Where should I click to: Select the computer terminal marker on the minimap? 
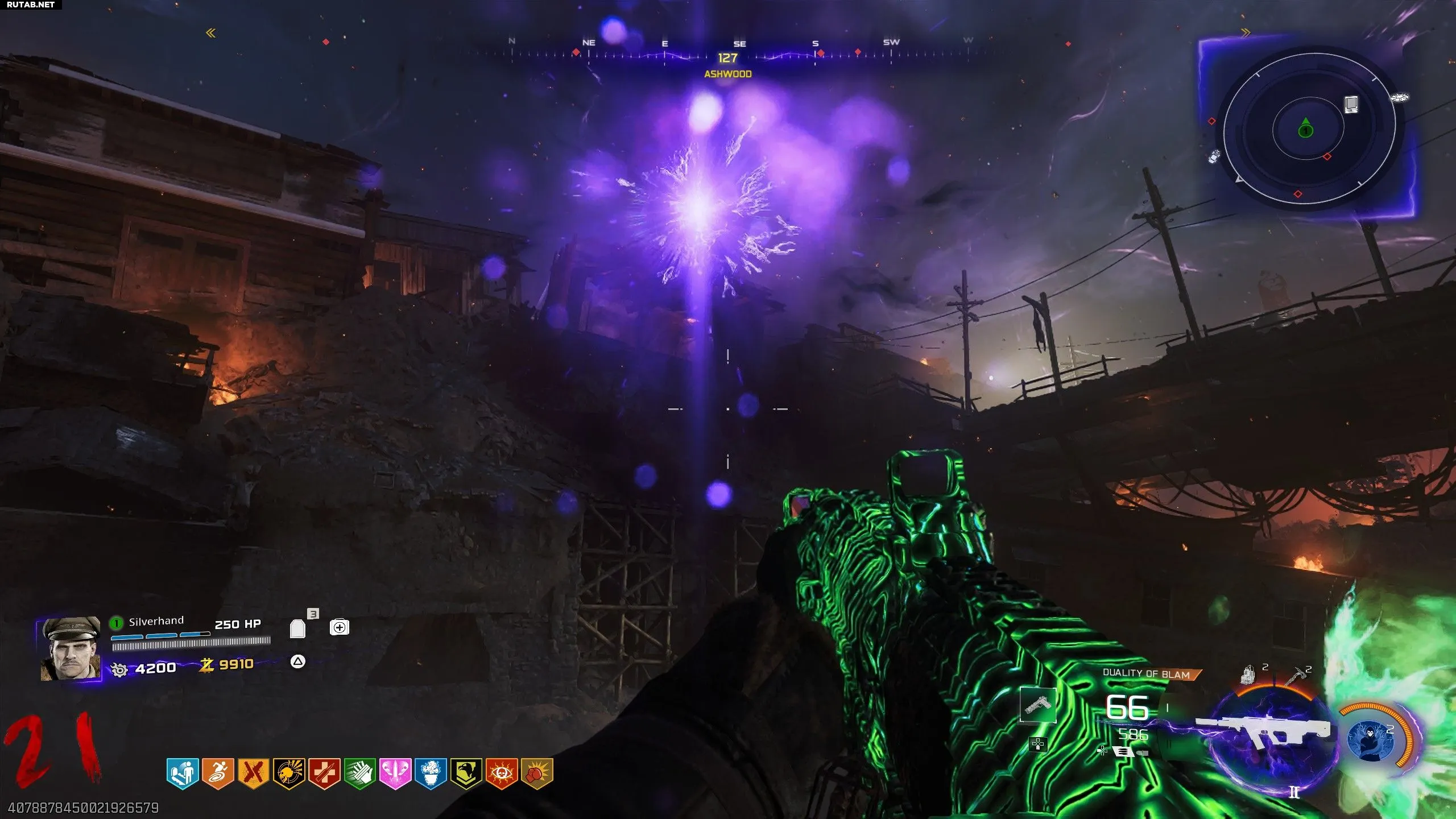1351,105
